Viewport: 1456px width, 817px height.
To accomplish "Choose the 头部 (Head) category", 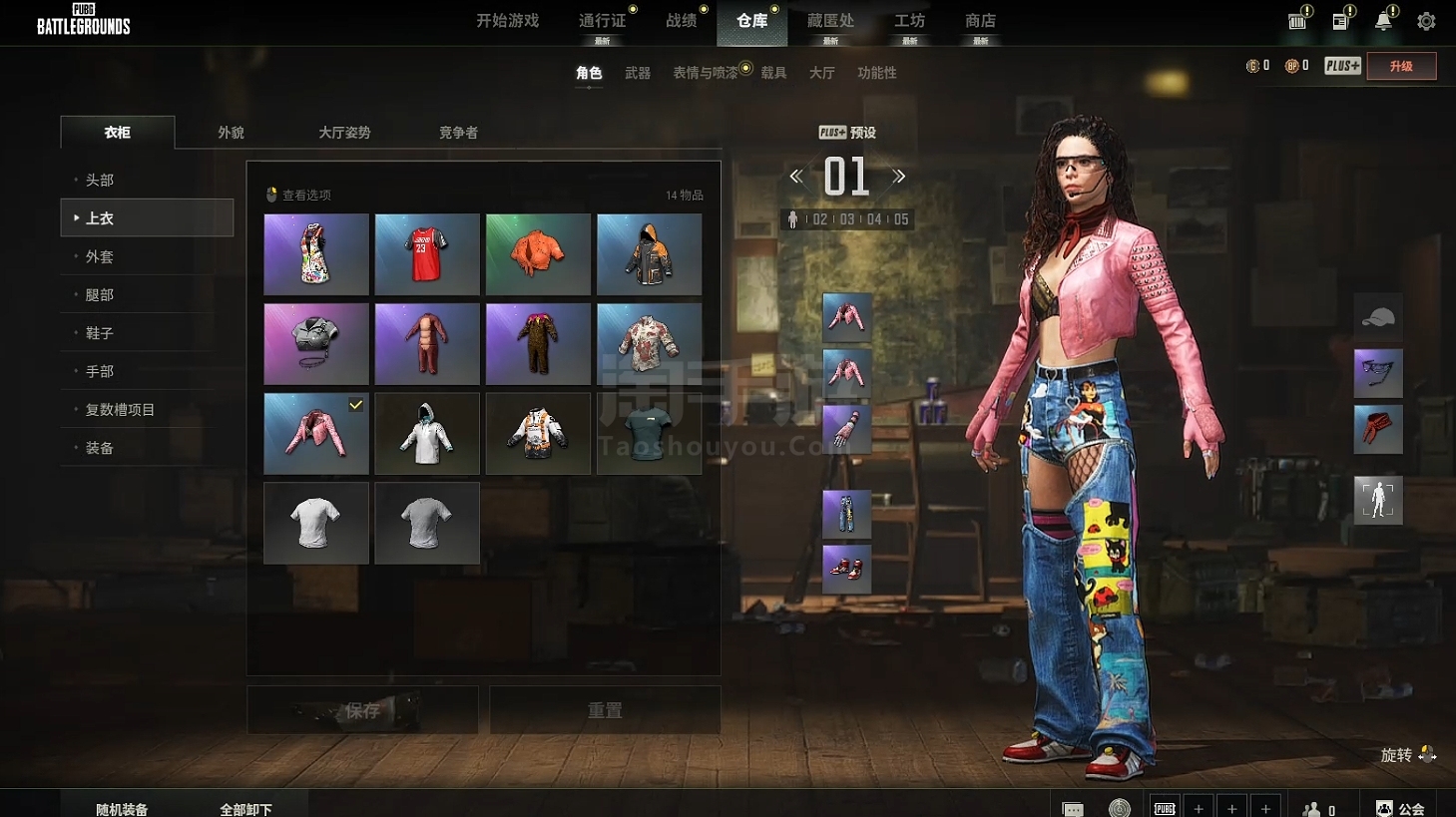I will tap(100, 181).
